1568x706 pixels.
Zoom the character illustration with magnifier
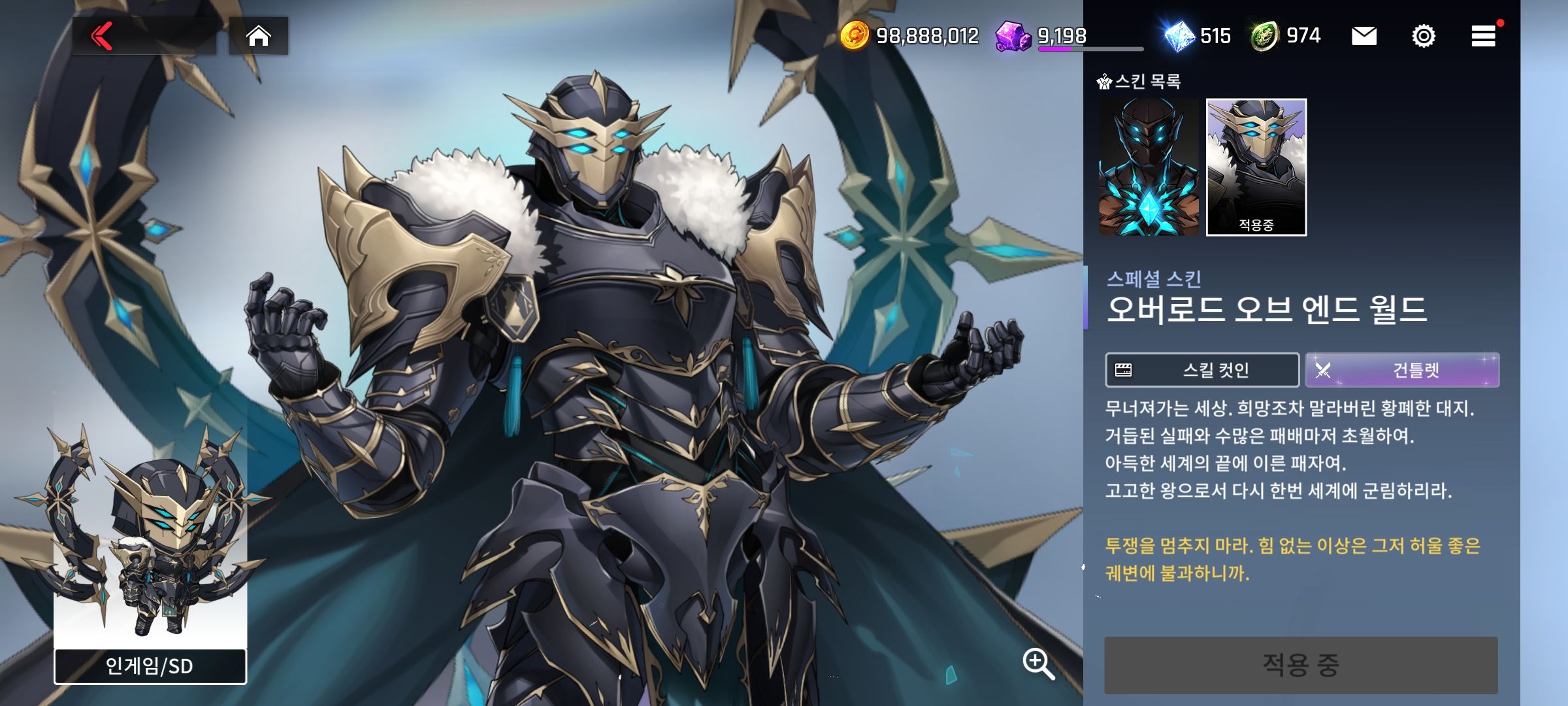1037,664
